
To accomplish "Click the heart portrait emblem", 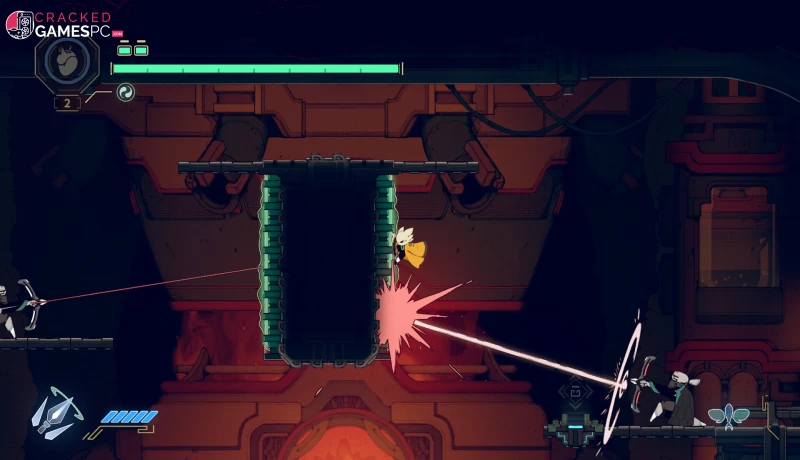I will (x=66, y=62).
